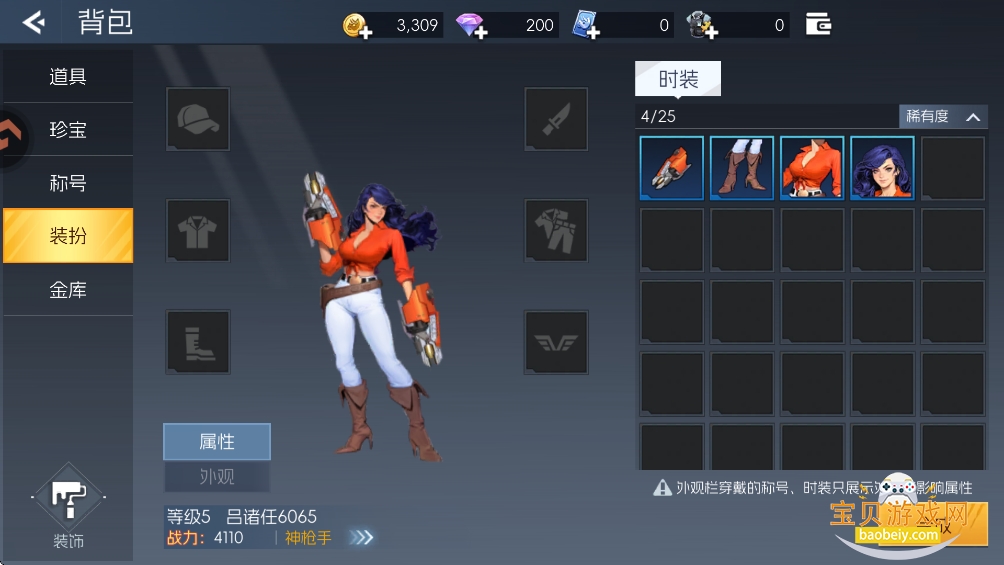Viewport: 1004px width, 565px height.
Task: Pick the purple hair fashion item
Action: point(882,168)
